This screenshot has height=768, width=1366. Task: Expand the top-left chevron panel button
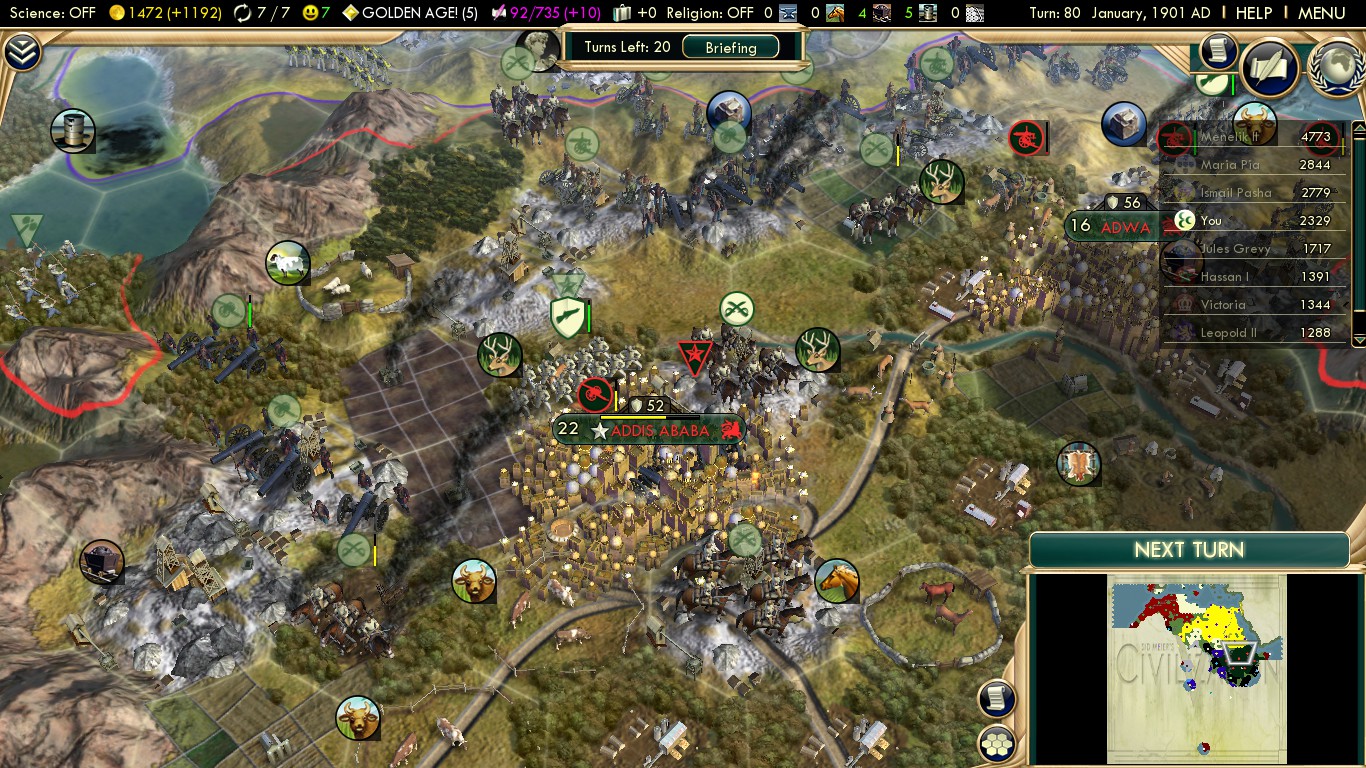tap(22, 52)
